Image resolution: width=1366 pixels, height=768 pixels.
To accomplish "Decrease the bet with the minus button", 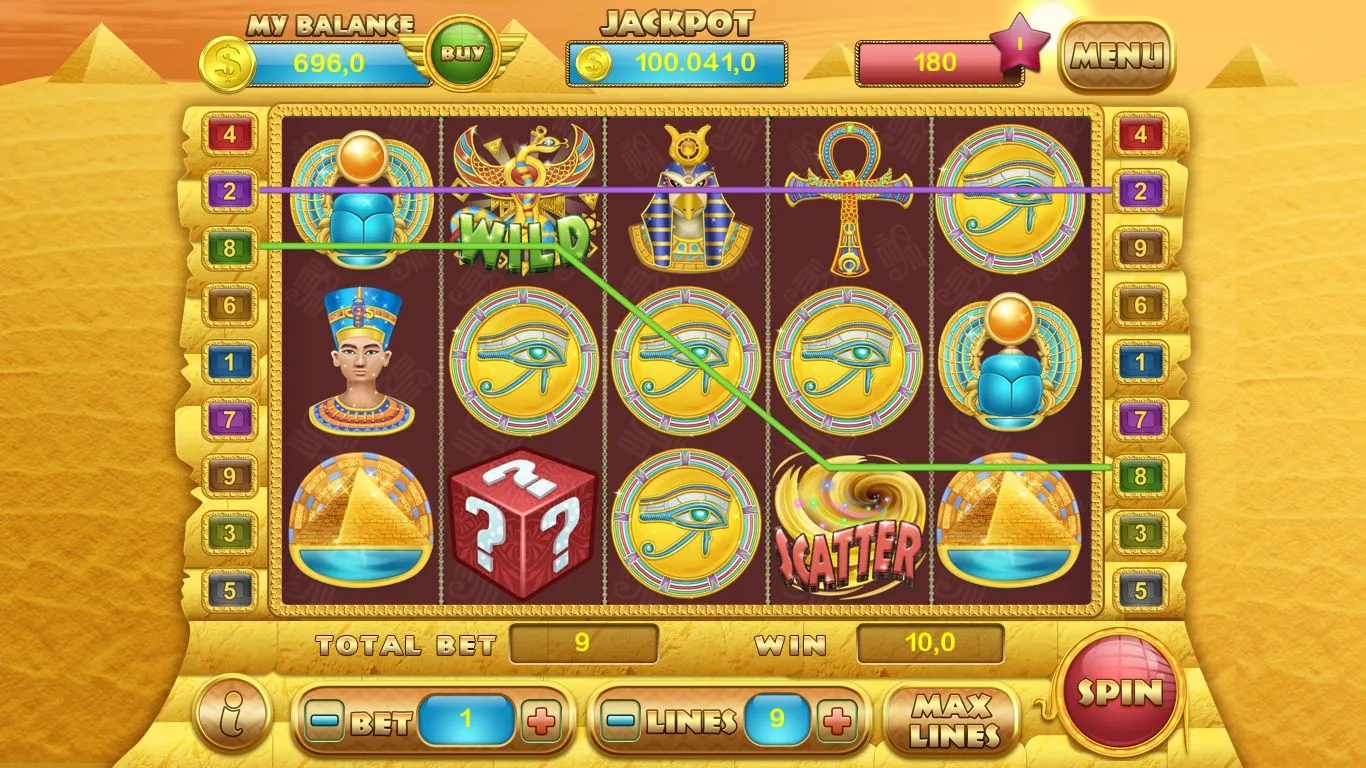I will click(323, 721).
